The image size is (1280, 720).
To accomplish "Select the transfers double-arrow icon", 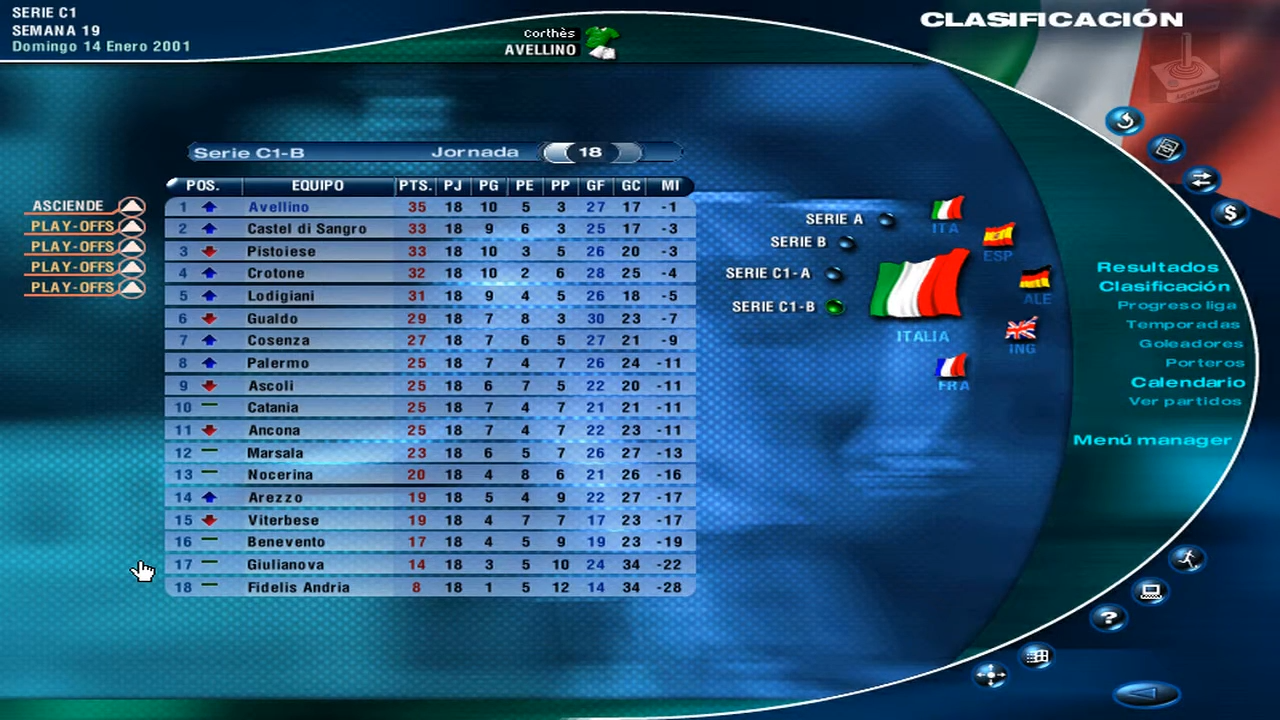I will click(1203, 180).
